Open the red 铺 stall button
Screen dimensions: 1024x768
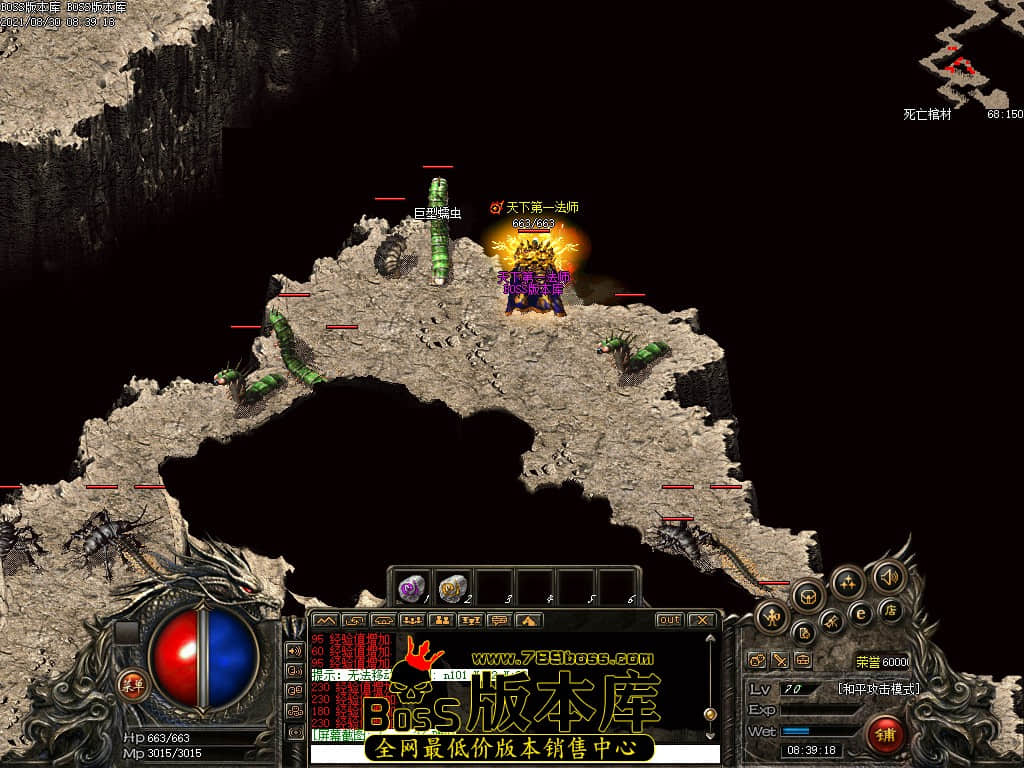(885, 735)
